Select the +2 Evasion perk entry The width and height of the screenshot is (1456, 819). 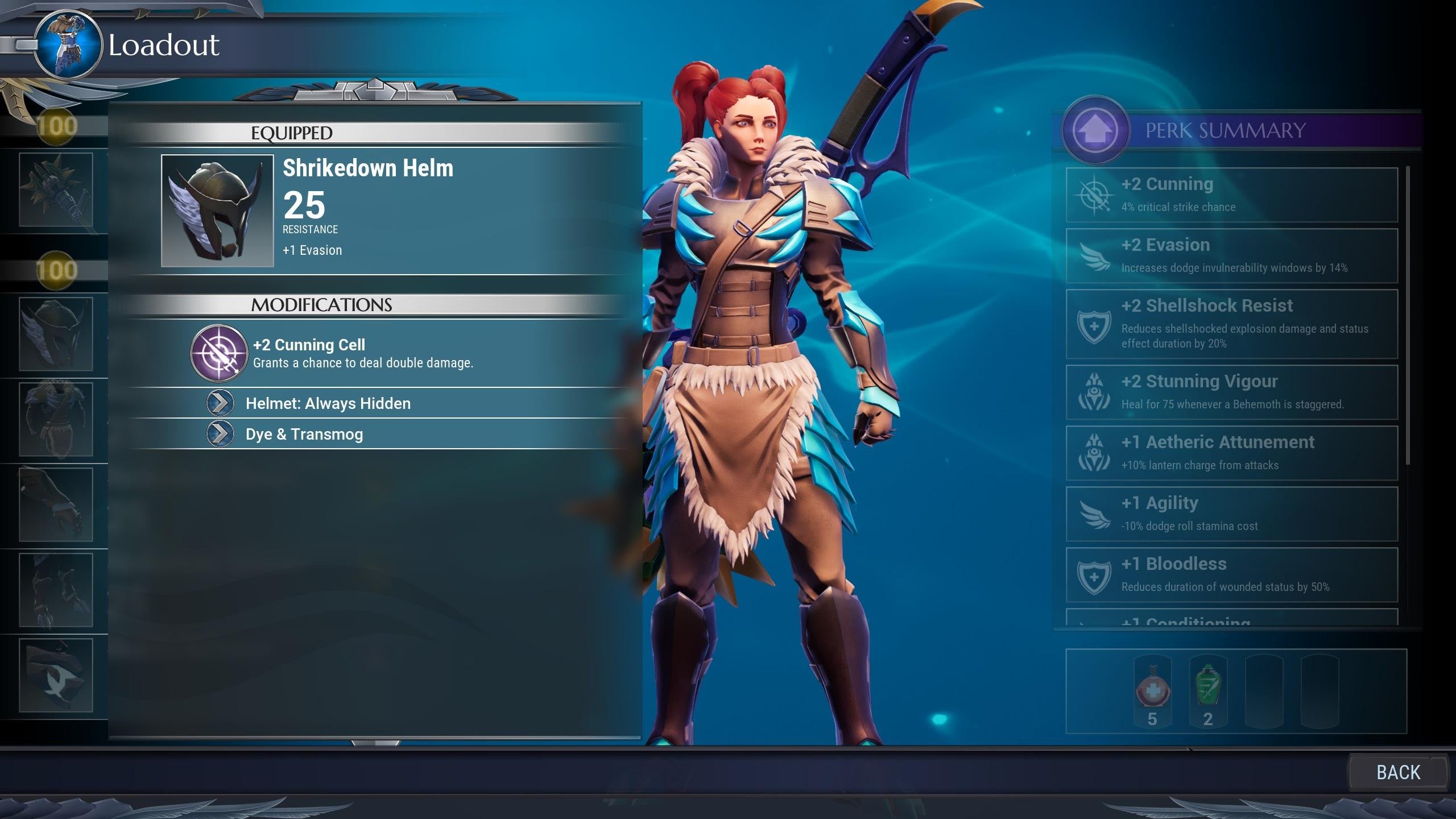click(x=1231, y=256)
